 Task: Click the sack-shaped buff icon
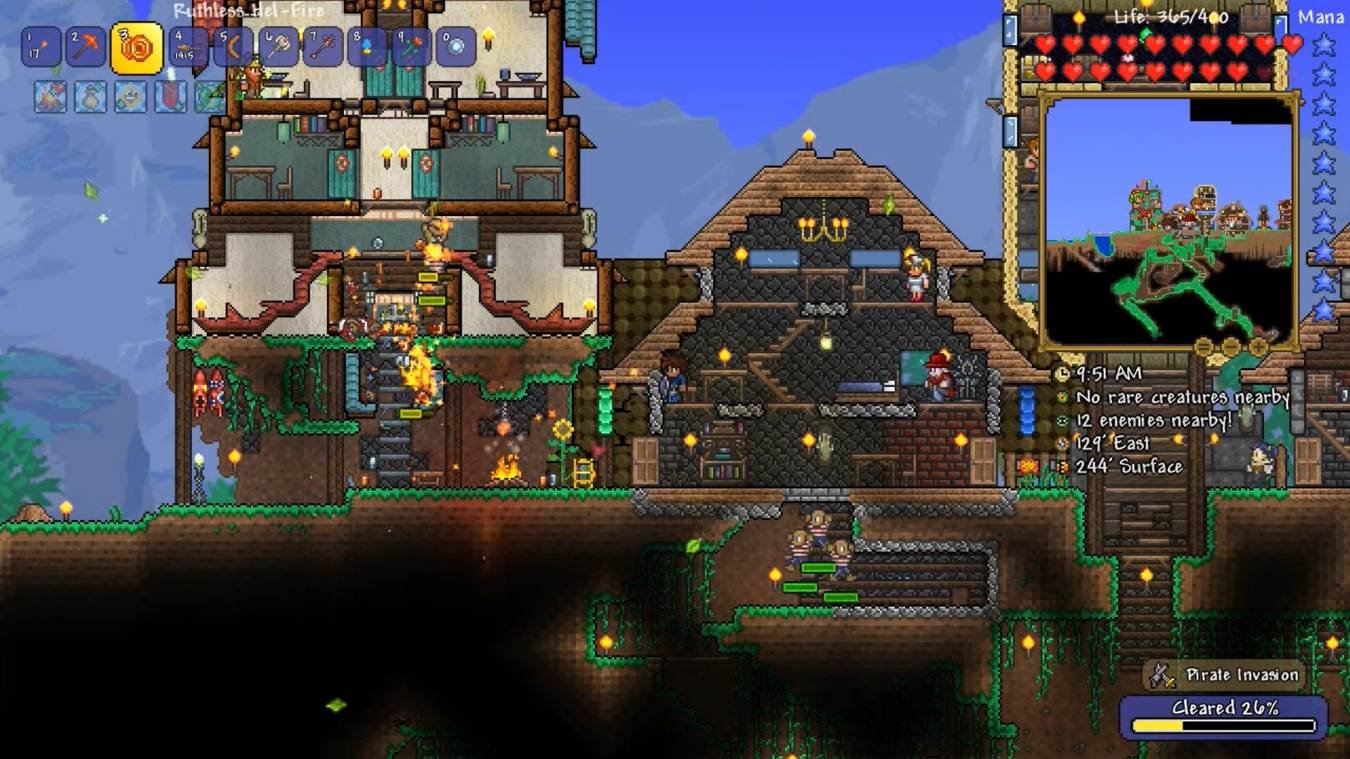pyautogui.click(x=90, y=96)
